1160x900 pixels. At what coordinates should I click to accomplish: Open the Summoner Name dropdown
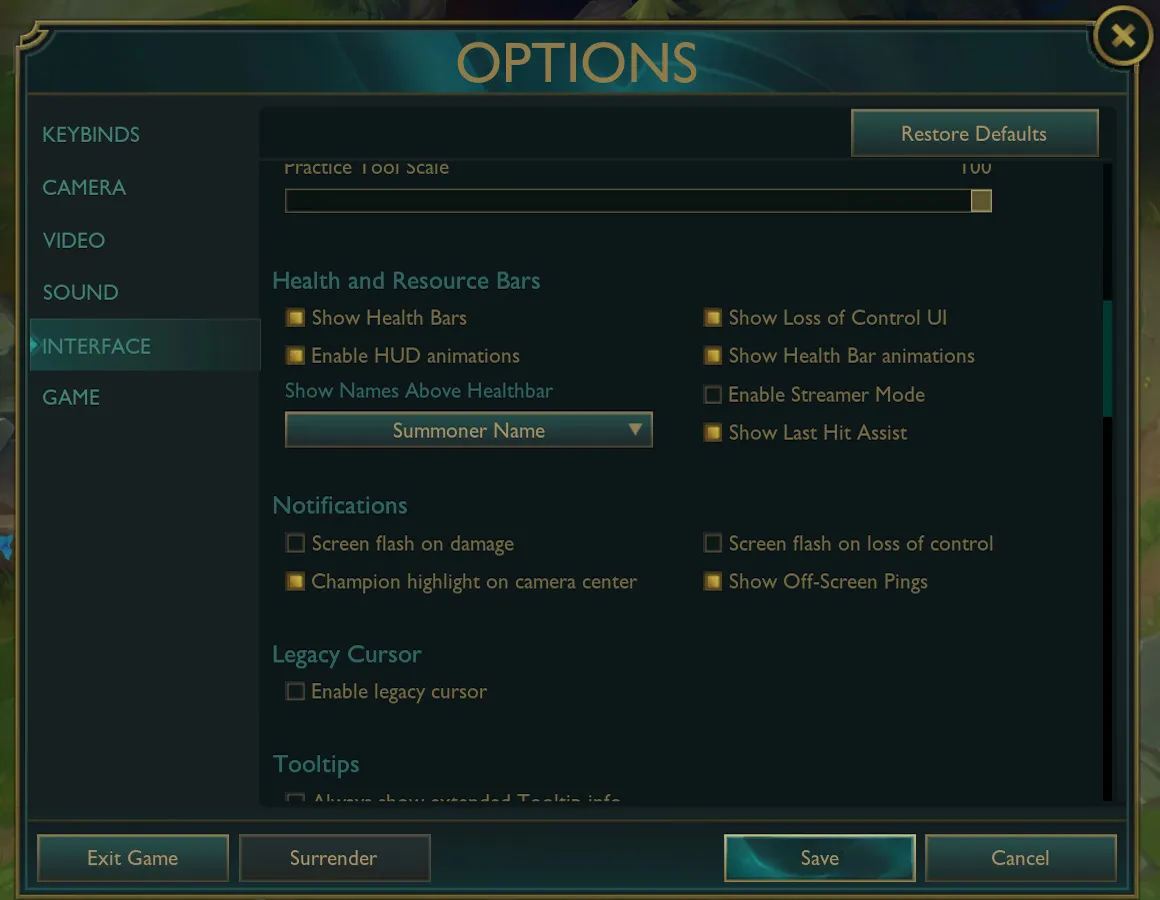click(468, 431)
